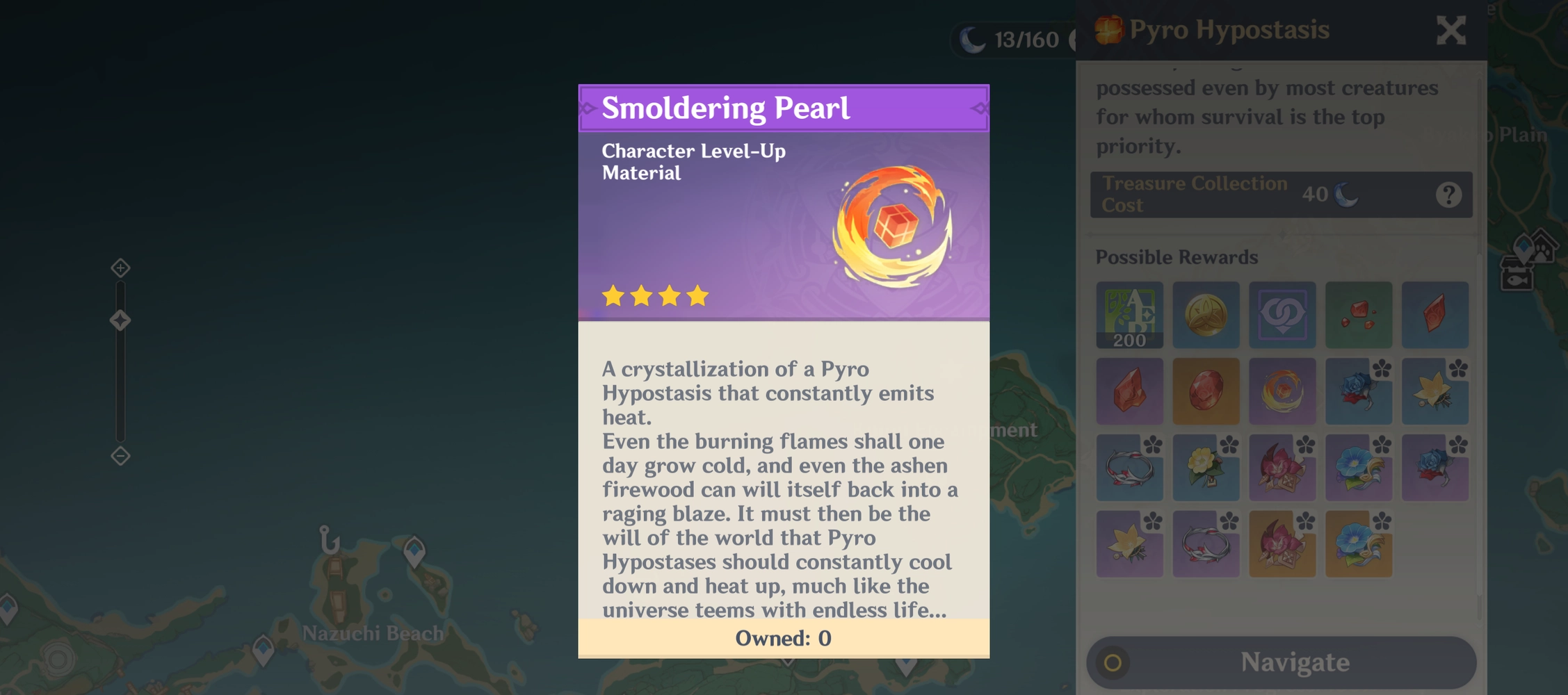The height and width of the screenshot is (695, 1568).
Task: Click the Pyro Hypostasis icon in panel header
Action: (1110, 29)
